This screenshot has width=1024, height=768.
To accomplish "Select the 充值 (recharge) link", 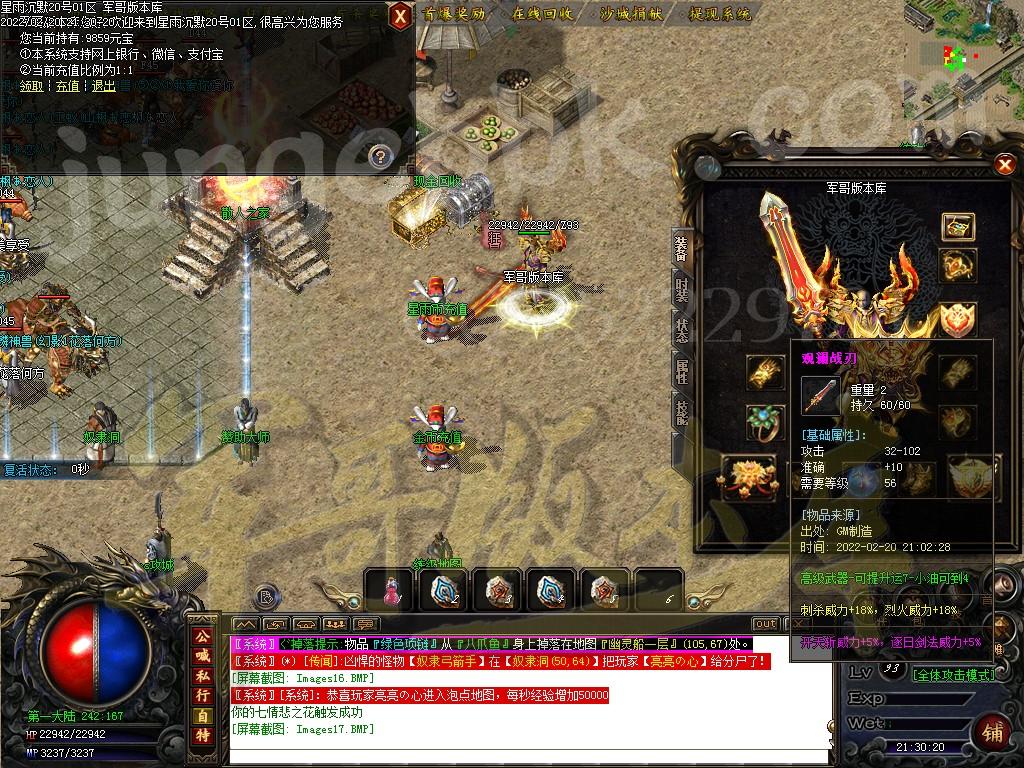I will [67, 86].
